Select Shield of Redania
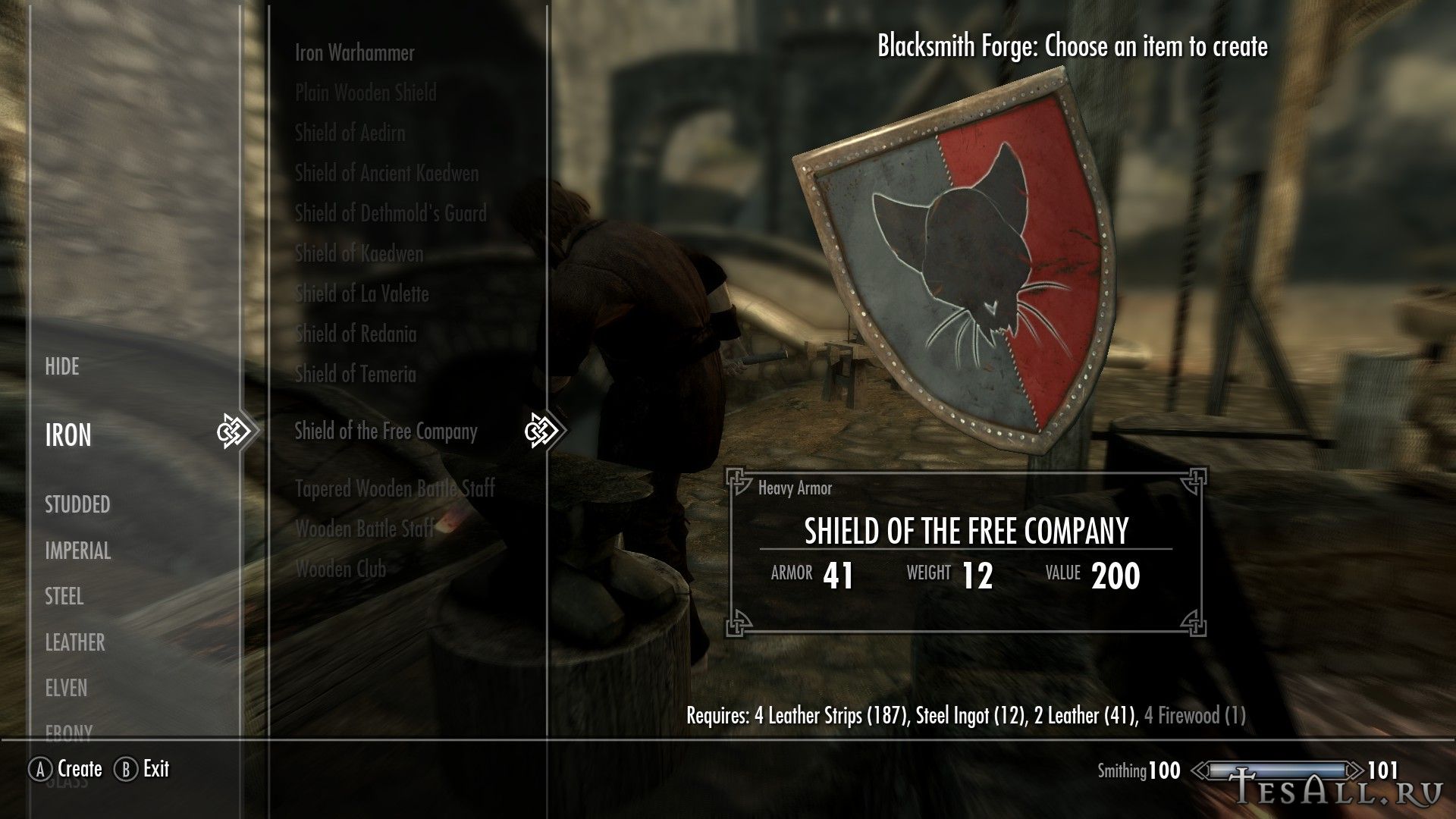Viewport: 1456px width, 819px height. coord(356,334)
